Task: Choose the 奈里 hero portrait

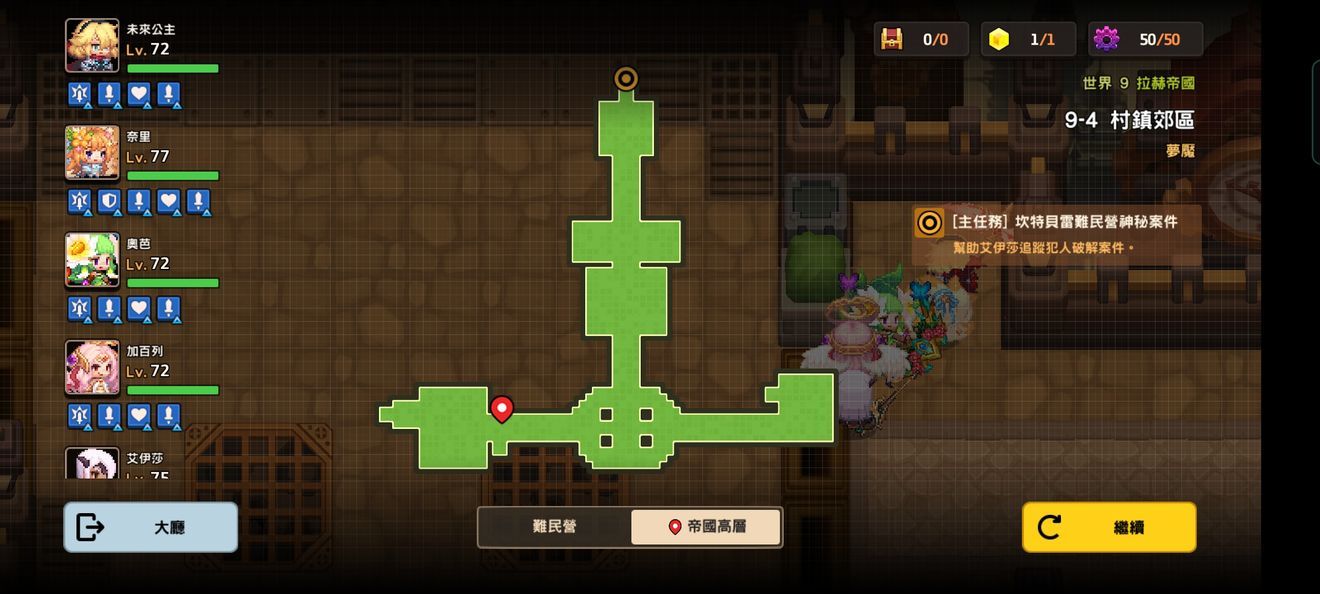Action: tap(92, 152)
